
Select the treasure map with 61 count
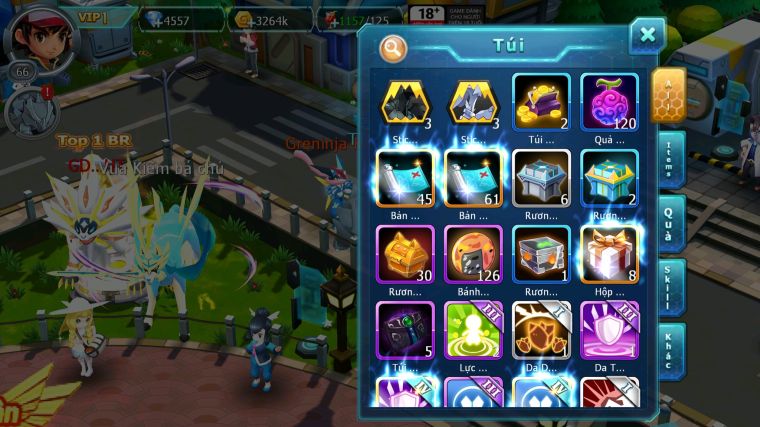[x=473, y=177]
